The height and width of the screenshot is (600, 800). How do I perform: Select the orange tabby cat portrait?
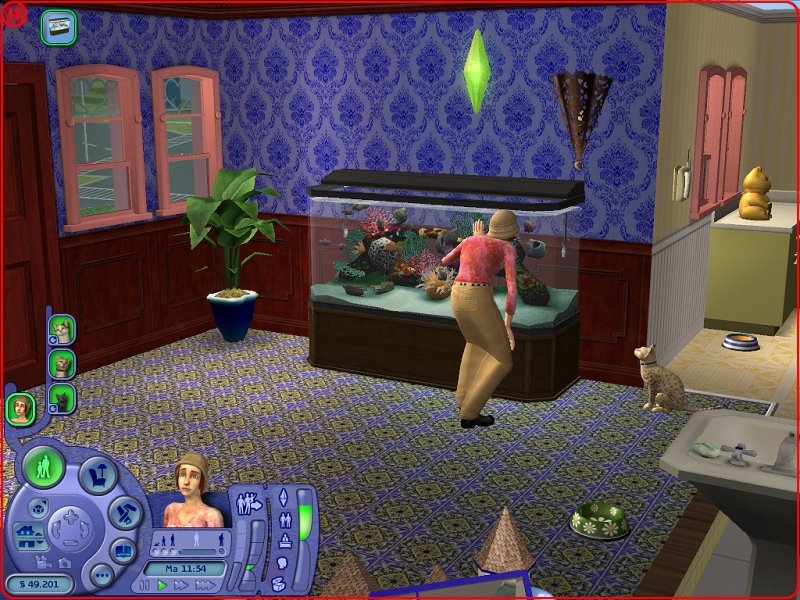coord(62,363)
